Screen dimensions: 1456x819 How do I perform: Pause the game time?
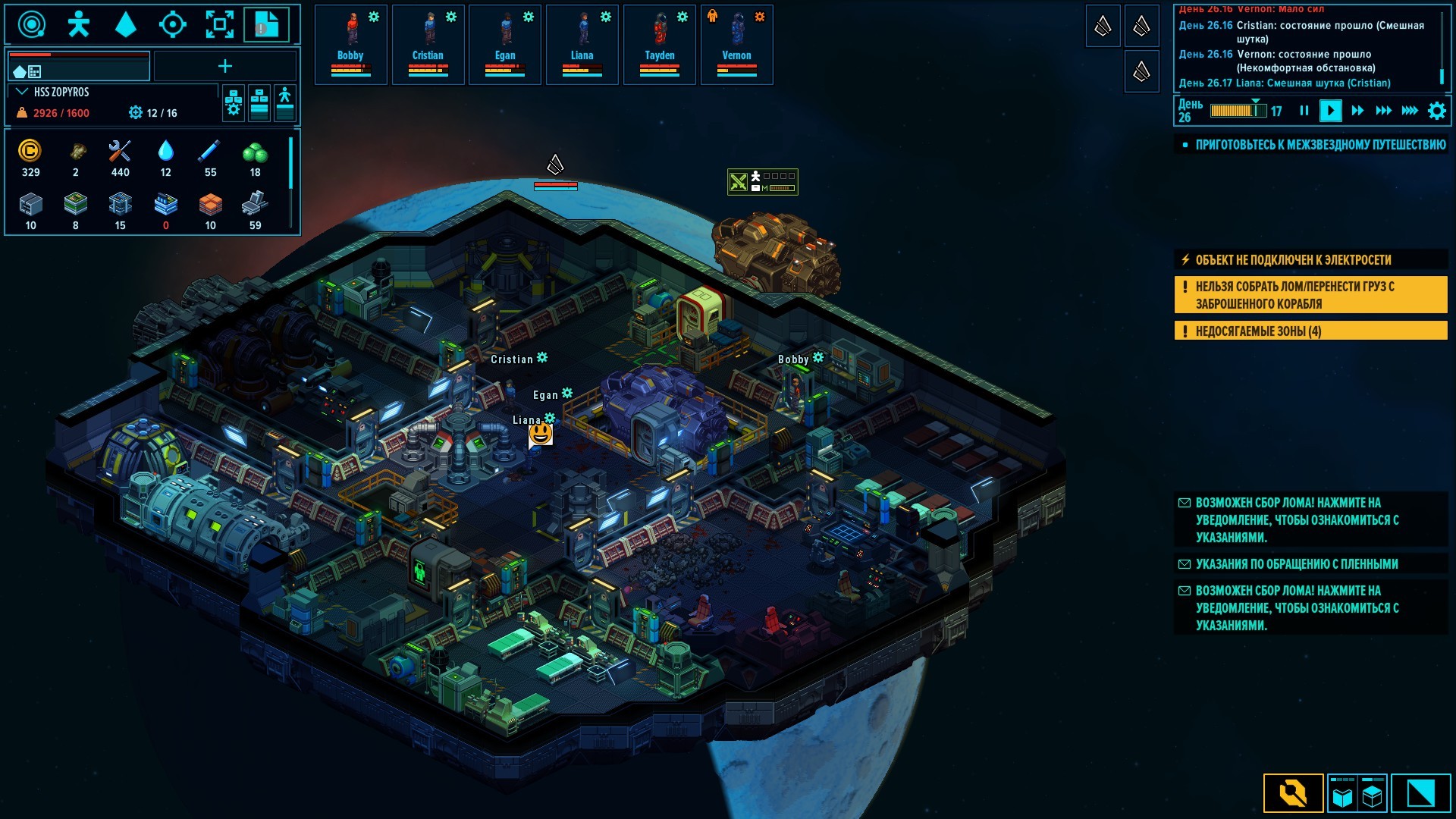point(1304,111)
